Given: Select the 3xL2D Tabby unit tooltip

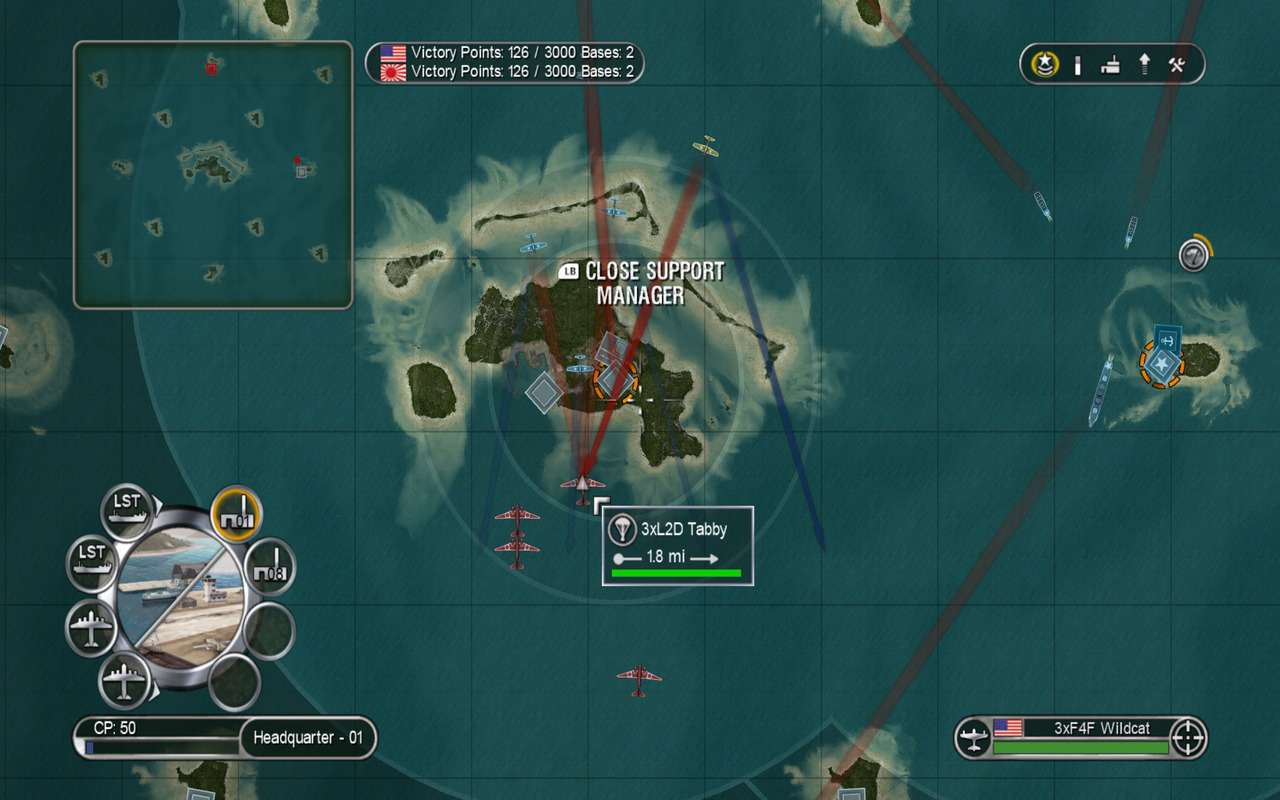Looking at the screenshot, I should click(x=677, y=545).
